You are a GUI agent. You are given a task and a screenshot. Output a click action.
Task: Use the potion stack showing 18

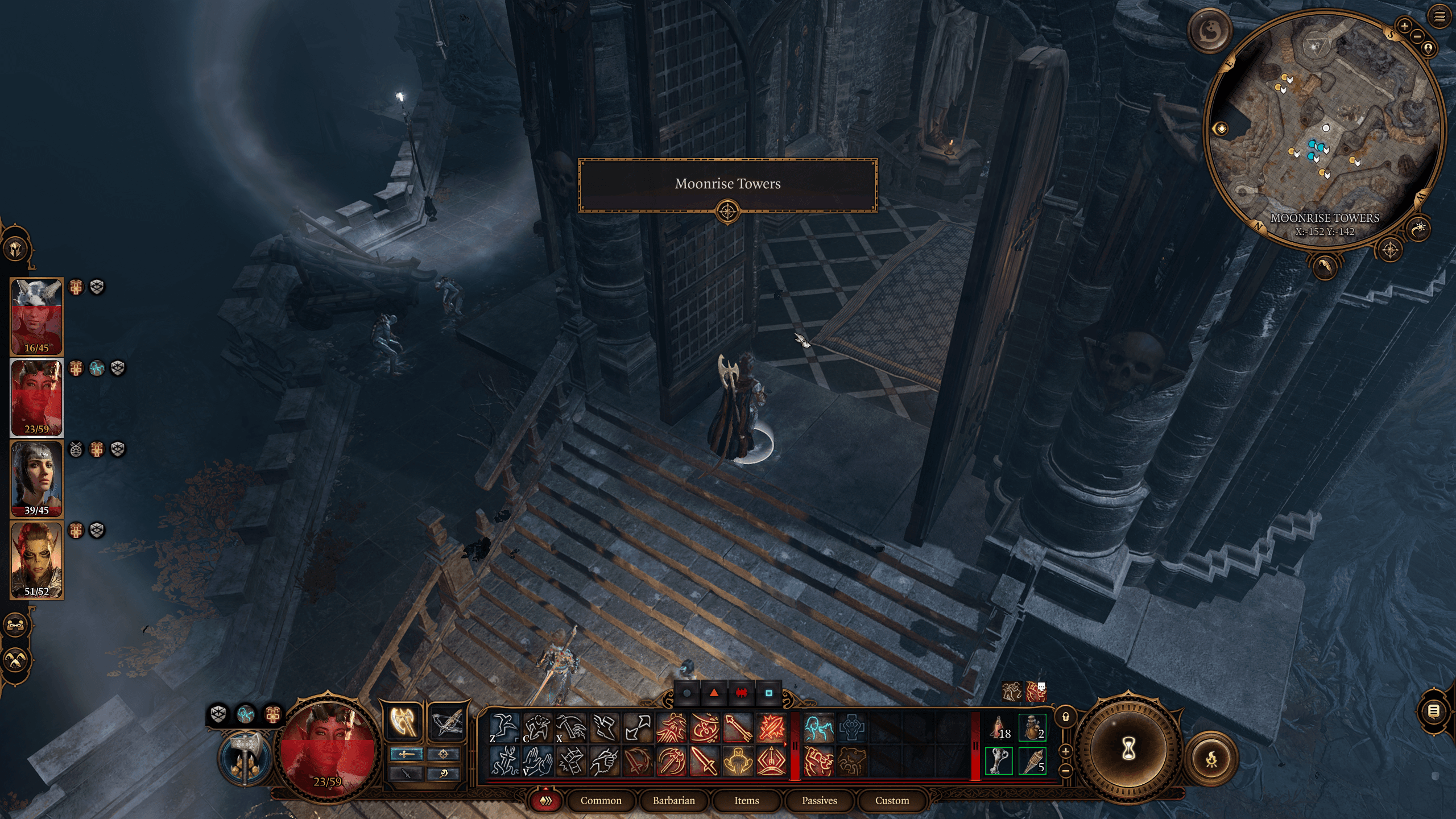tap(1000, 729)
